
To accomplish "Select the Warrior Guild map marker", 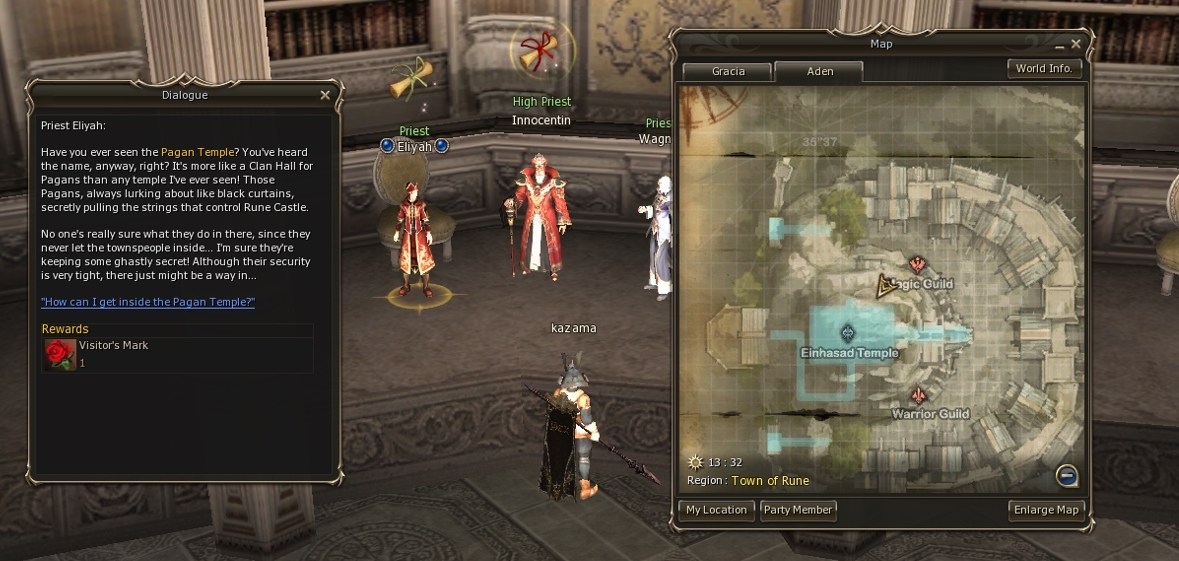I will pos(919,396).
